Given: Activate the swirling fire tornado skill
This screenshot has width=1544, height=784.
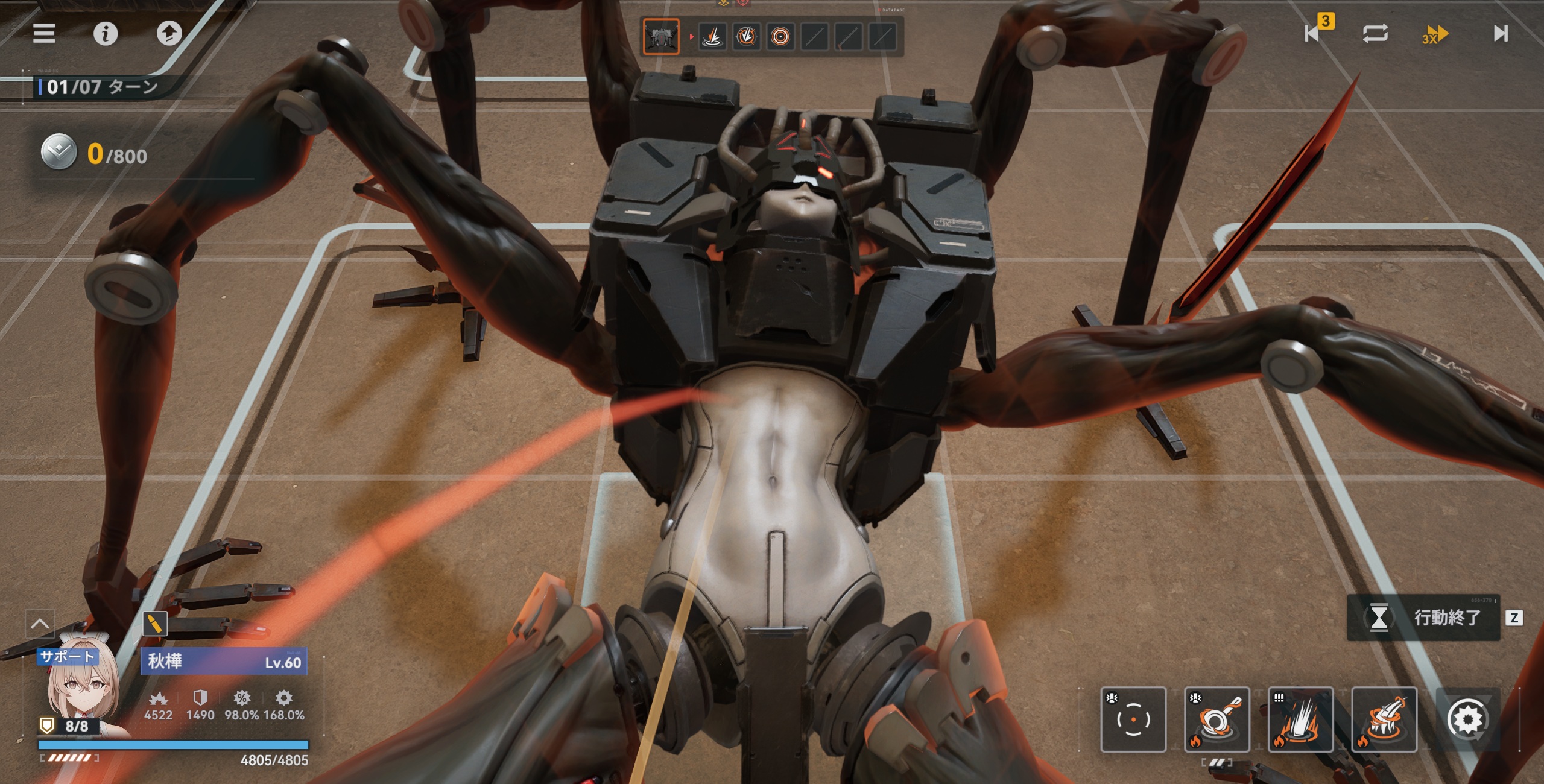Looking at the screenshot, I should tap(1384, 719).
